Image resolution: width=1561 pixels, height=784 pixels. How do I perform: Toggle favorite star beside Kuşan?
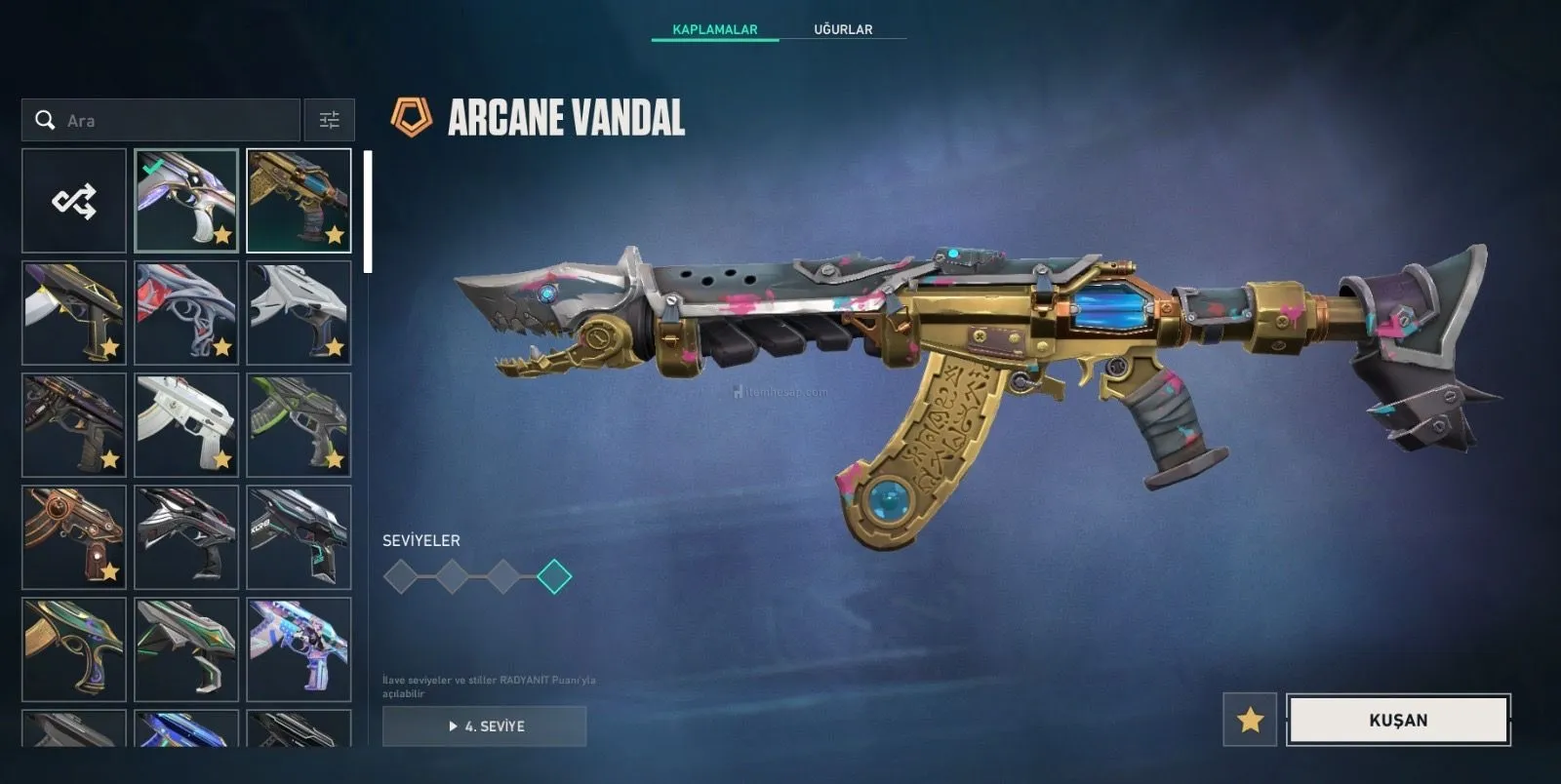[x=1250, y=720]
